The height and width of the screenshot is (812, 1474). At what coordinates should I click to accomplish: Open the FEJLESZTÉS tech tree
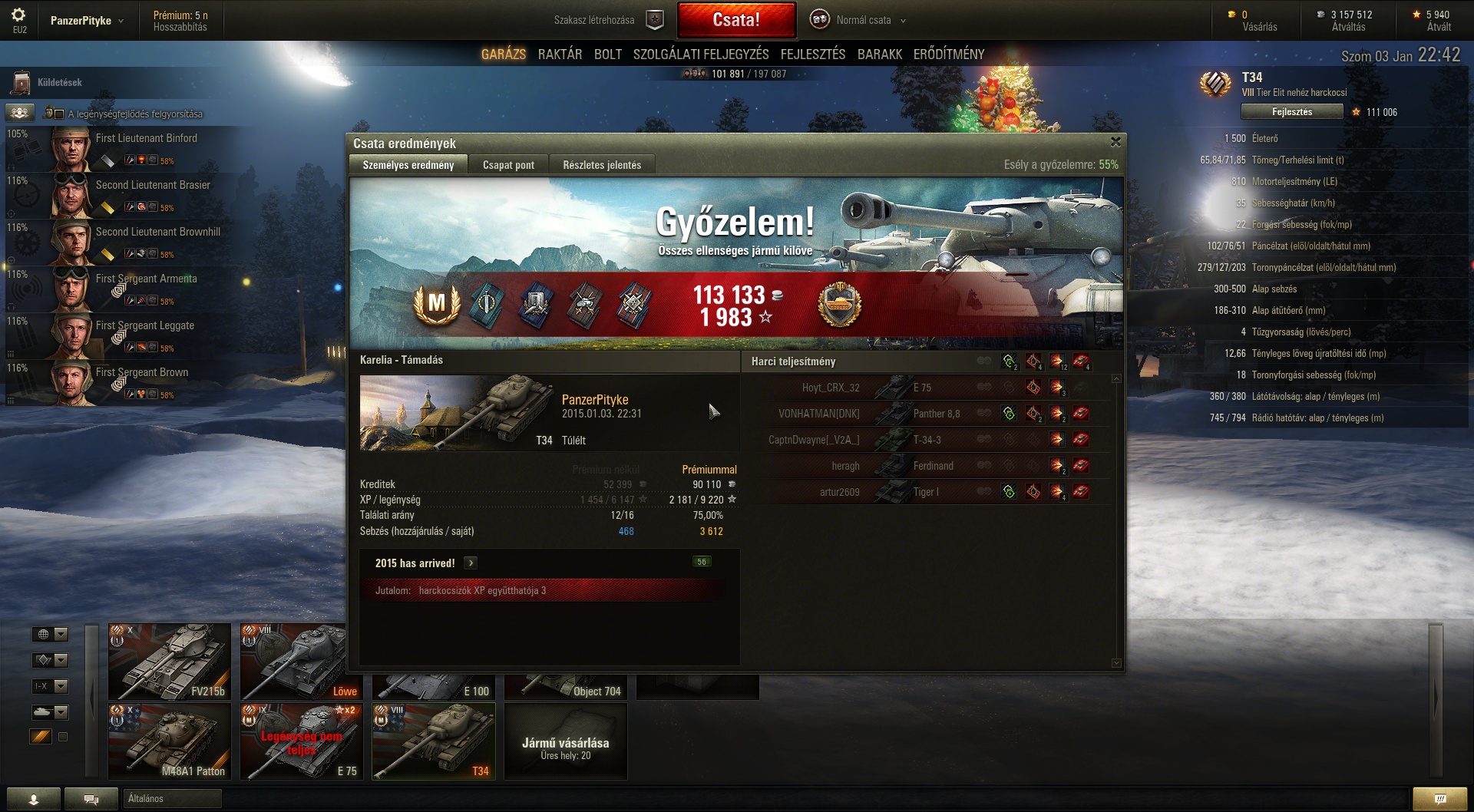click(x=812, y=54)
